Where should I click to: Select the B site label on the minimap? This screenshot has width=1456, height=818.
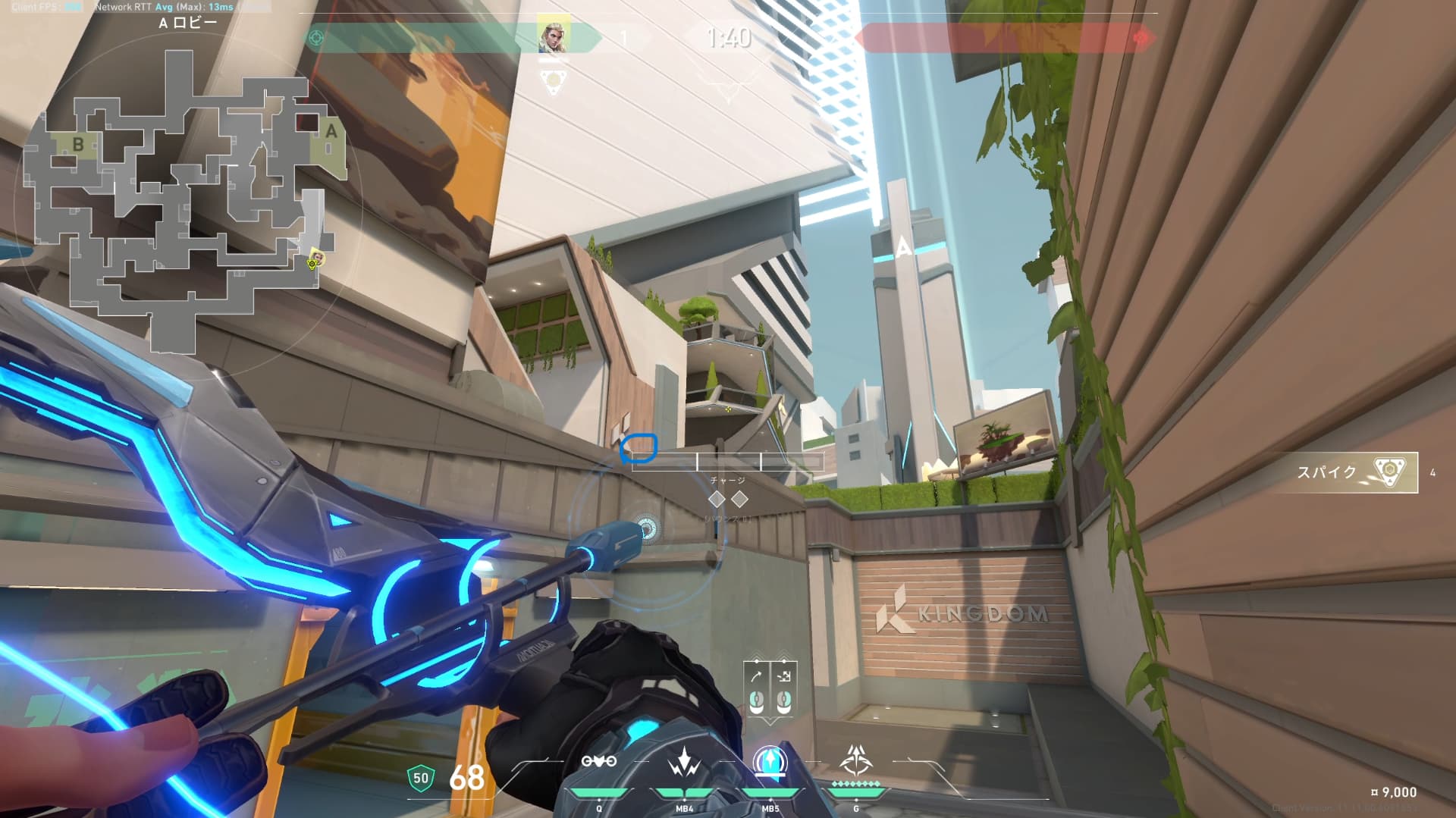tap(77, 144)
